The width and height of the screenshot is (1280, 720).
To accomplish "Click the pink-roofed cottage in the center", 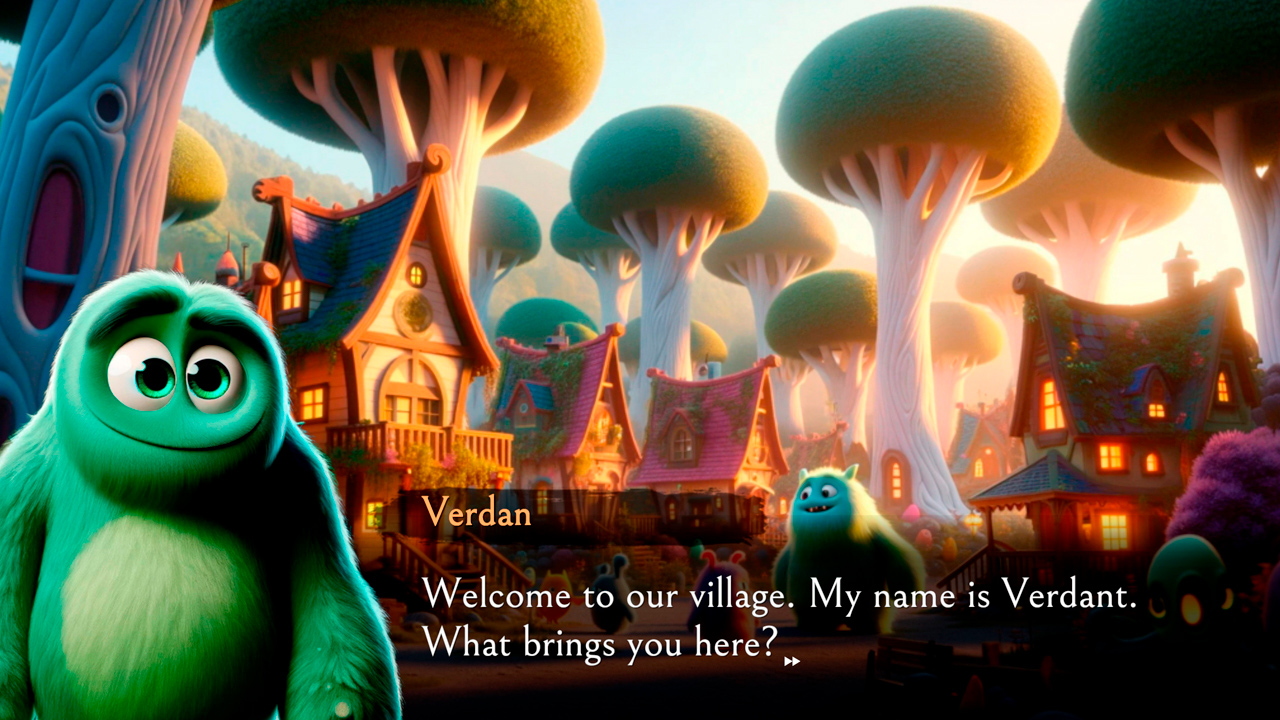I will click(690, 420).
